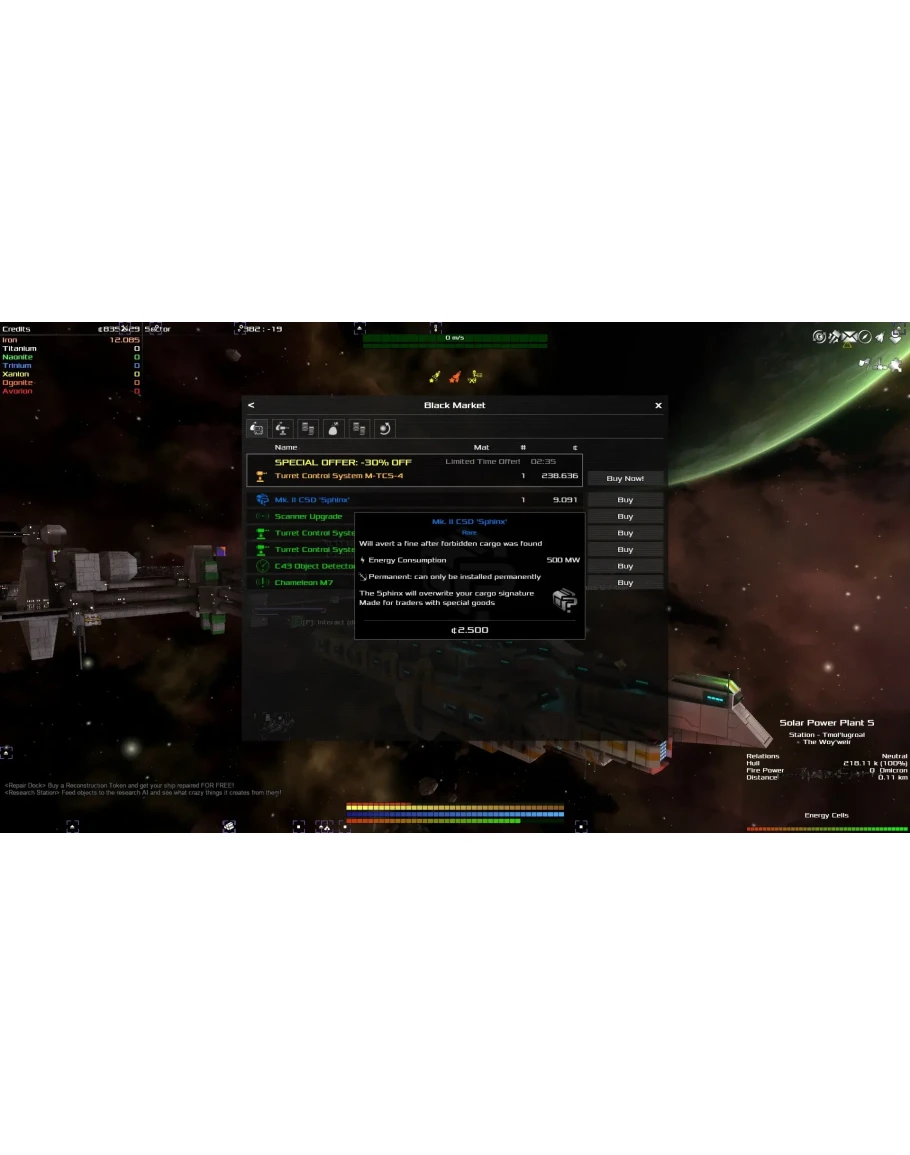
Task: Select the Chameleon M7 listing
Action: (303, 582)
